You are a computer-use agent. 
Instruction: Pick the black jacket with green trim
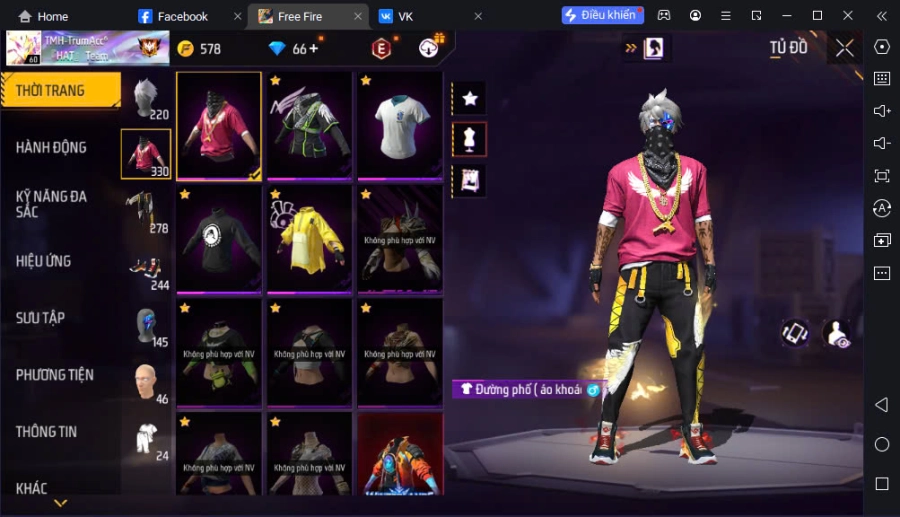[x=309, y=126]
